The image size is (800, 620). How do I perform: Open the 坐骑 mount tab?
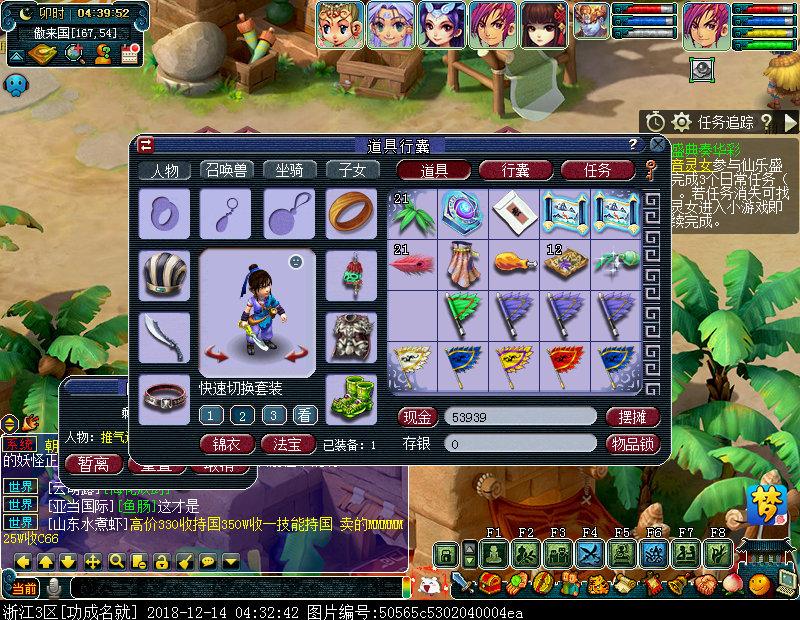(x=290, y=170)
